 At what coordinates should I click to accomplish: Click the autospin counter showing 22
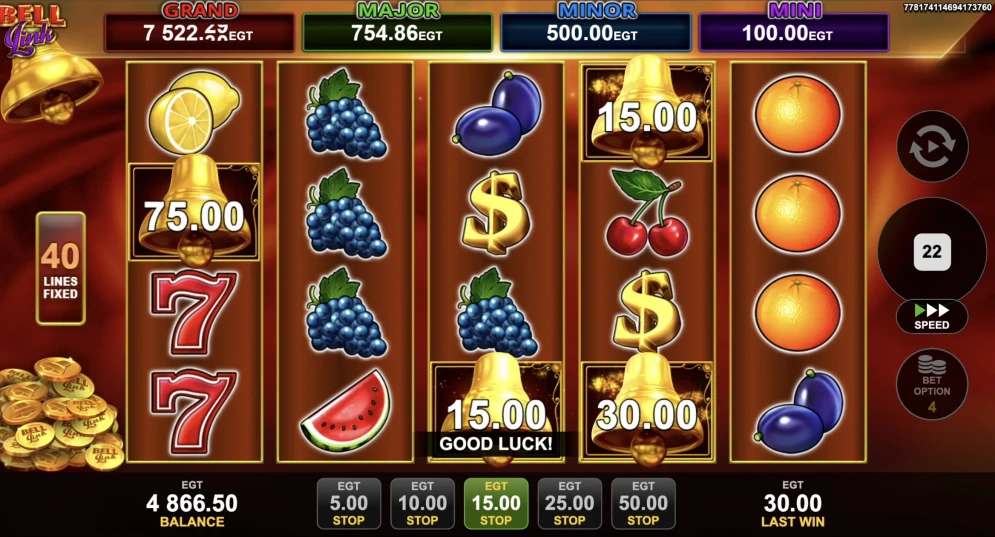[932, 252]
